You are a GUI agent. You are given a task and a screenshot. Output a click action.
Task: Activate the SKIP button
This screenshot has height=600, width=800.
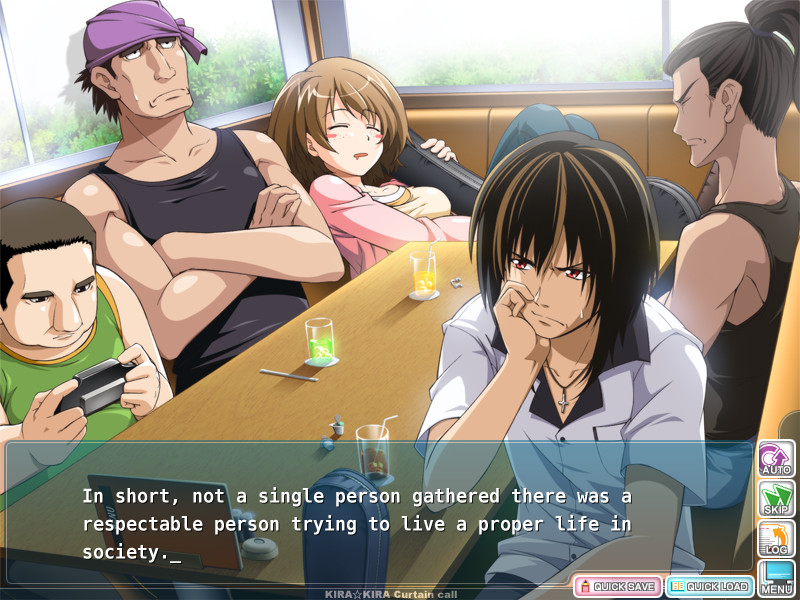pos(776,498)
